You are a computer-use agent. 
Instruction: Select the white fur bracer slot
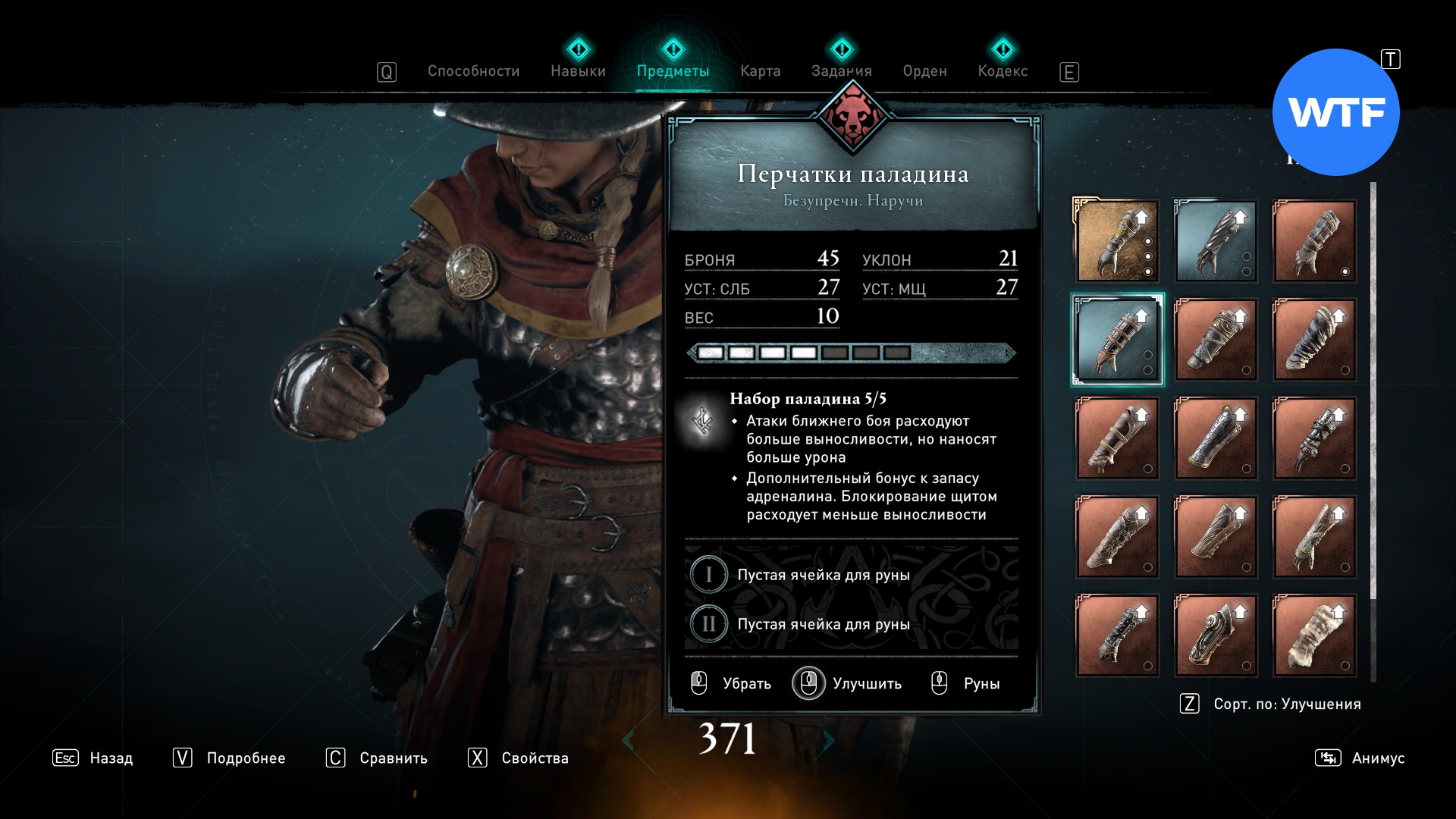[x=1314, y=635]
